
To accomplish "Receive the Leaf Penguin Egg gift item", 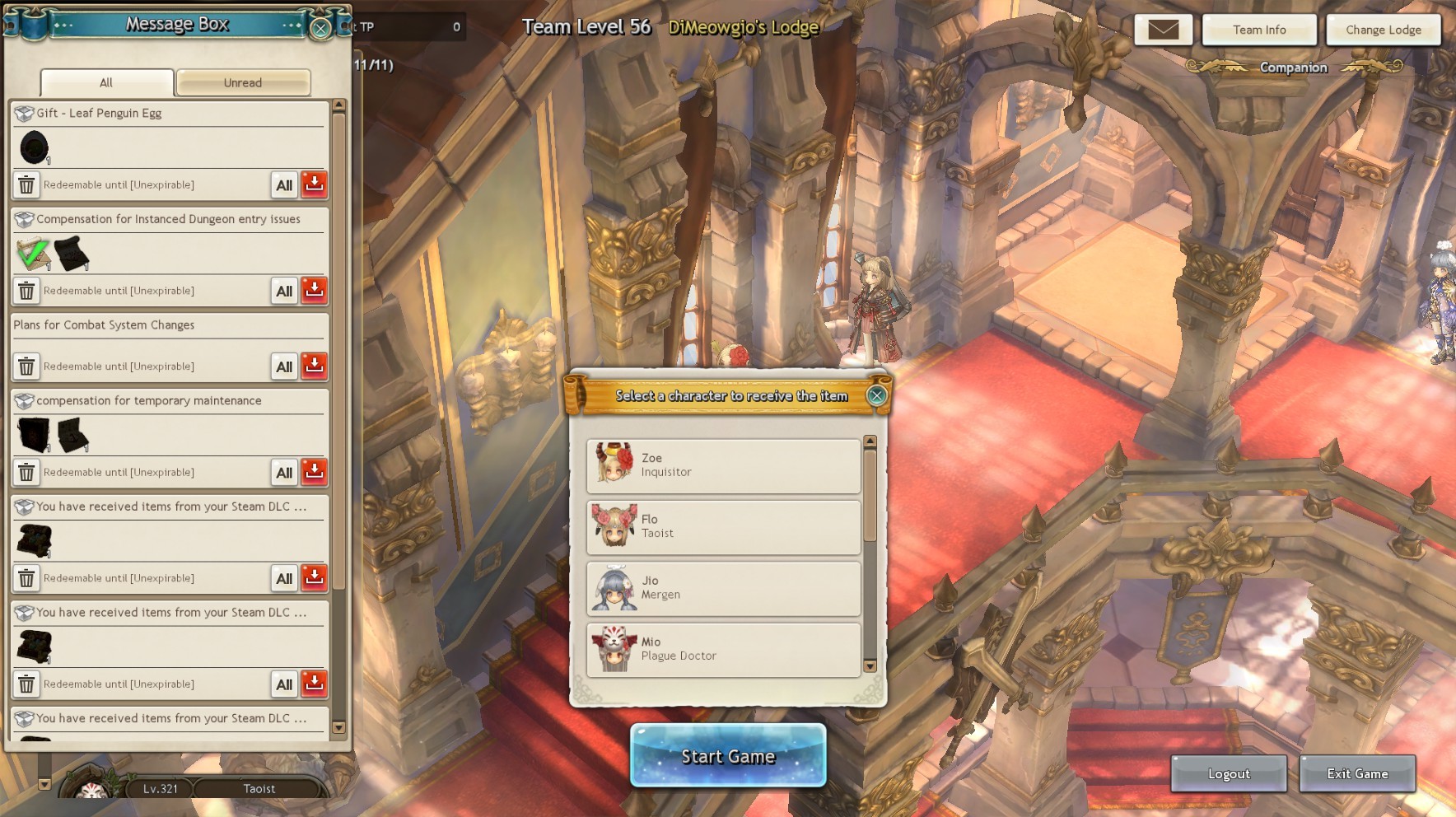I will tap(314, 184).
